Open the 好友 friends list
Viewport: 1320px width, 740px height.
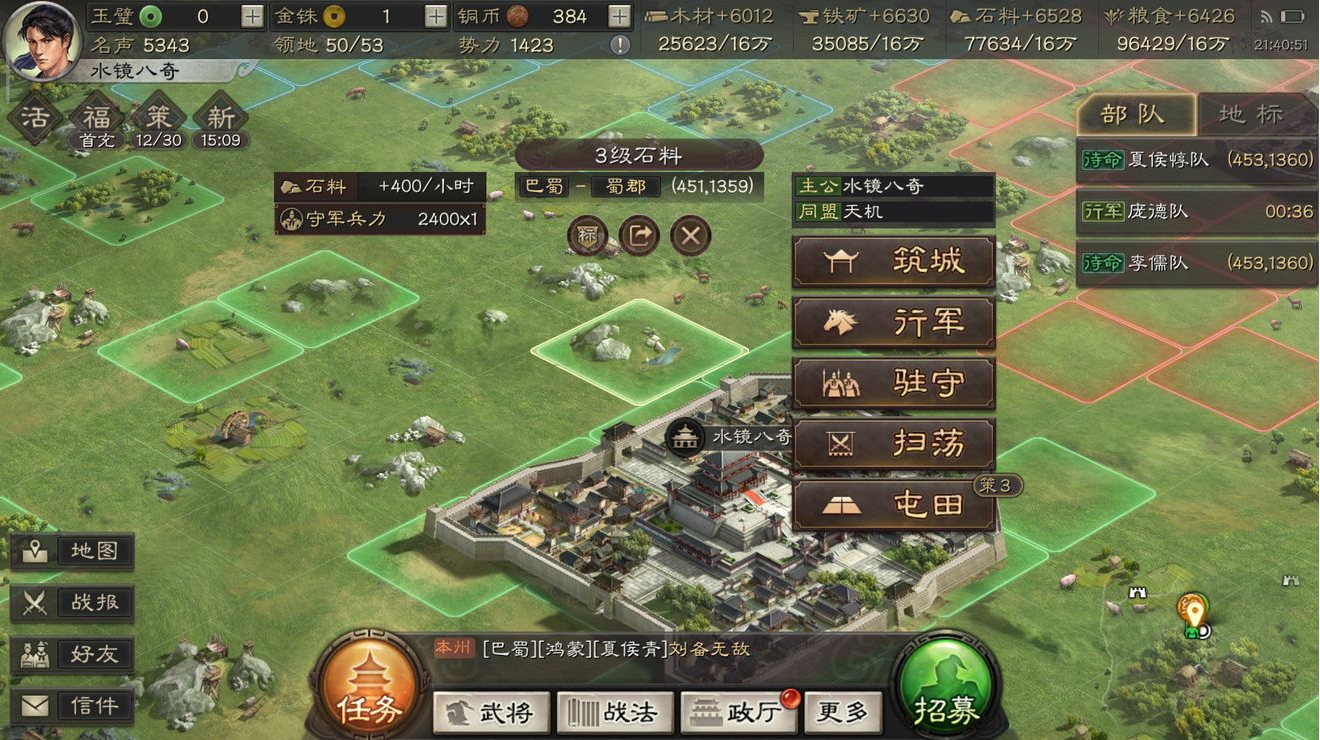click(72, 655)
